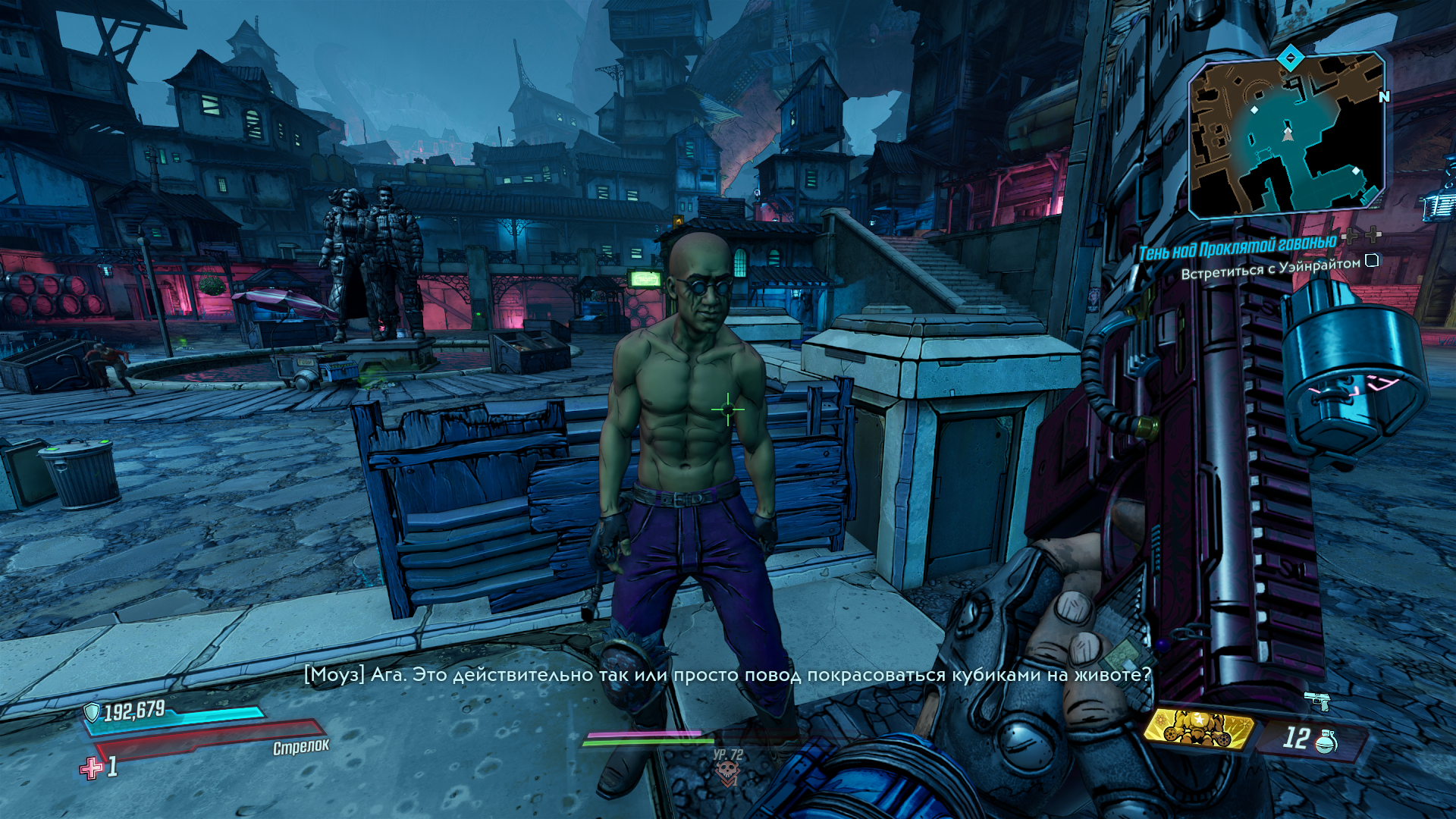Activate the yellow Iron Bear action skill icon

[x=1198, y=730]
